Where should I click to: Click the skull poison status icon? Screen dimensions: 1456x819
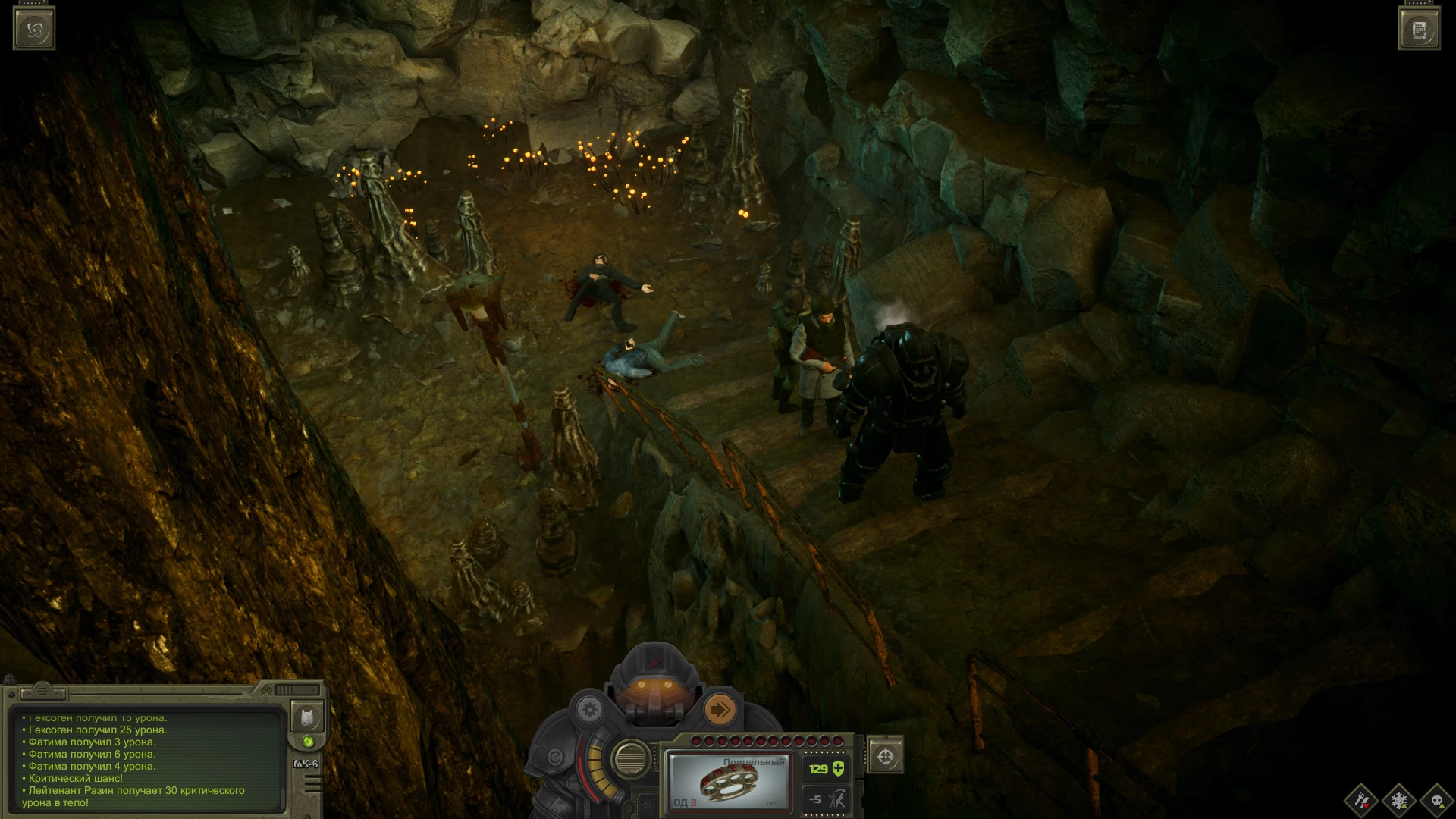click(1436, 801)
